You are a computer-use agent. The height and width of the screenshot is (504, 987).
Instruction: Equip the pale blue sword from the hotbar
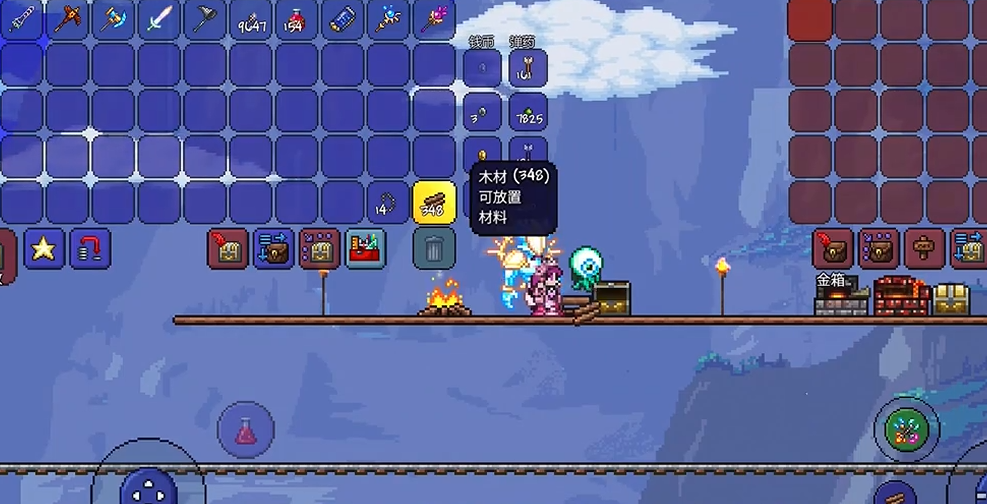pyautogui.click(x=159, y=19)
